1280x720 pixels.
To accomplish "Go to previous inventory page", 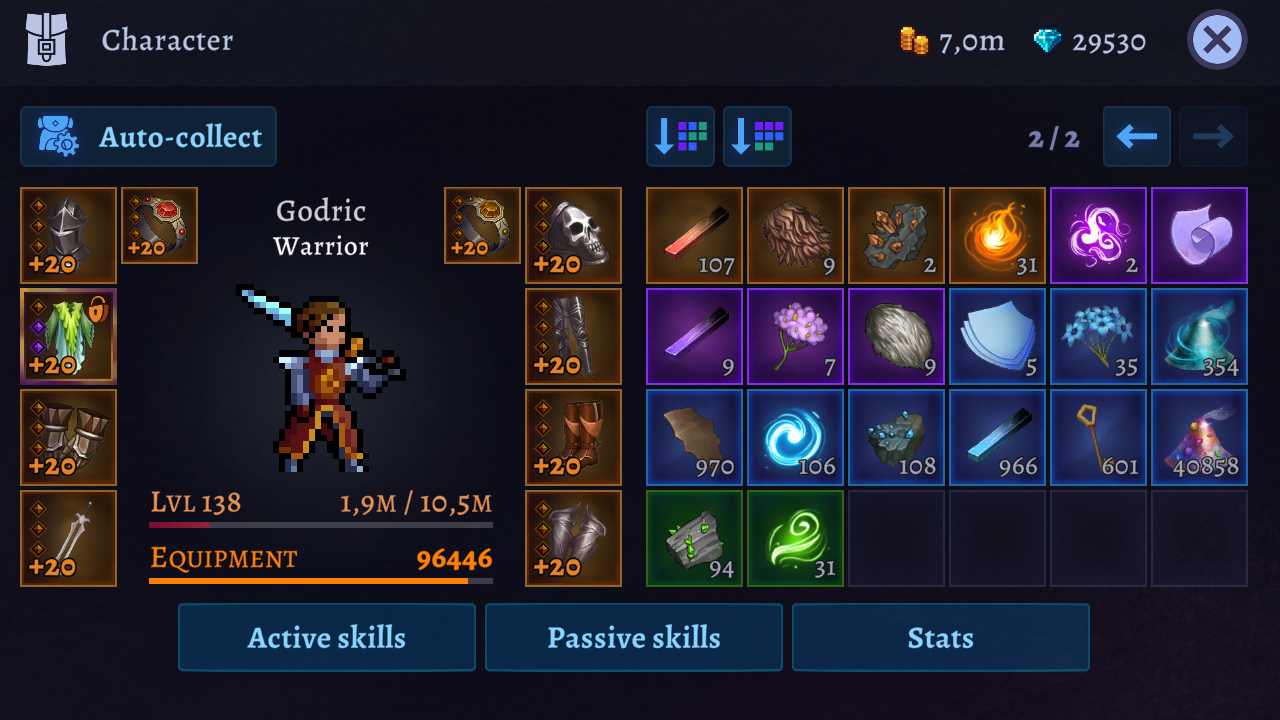I will [x=1136, y=137].
